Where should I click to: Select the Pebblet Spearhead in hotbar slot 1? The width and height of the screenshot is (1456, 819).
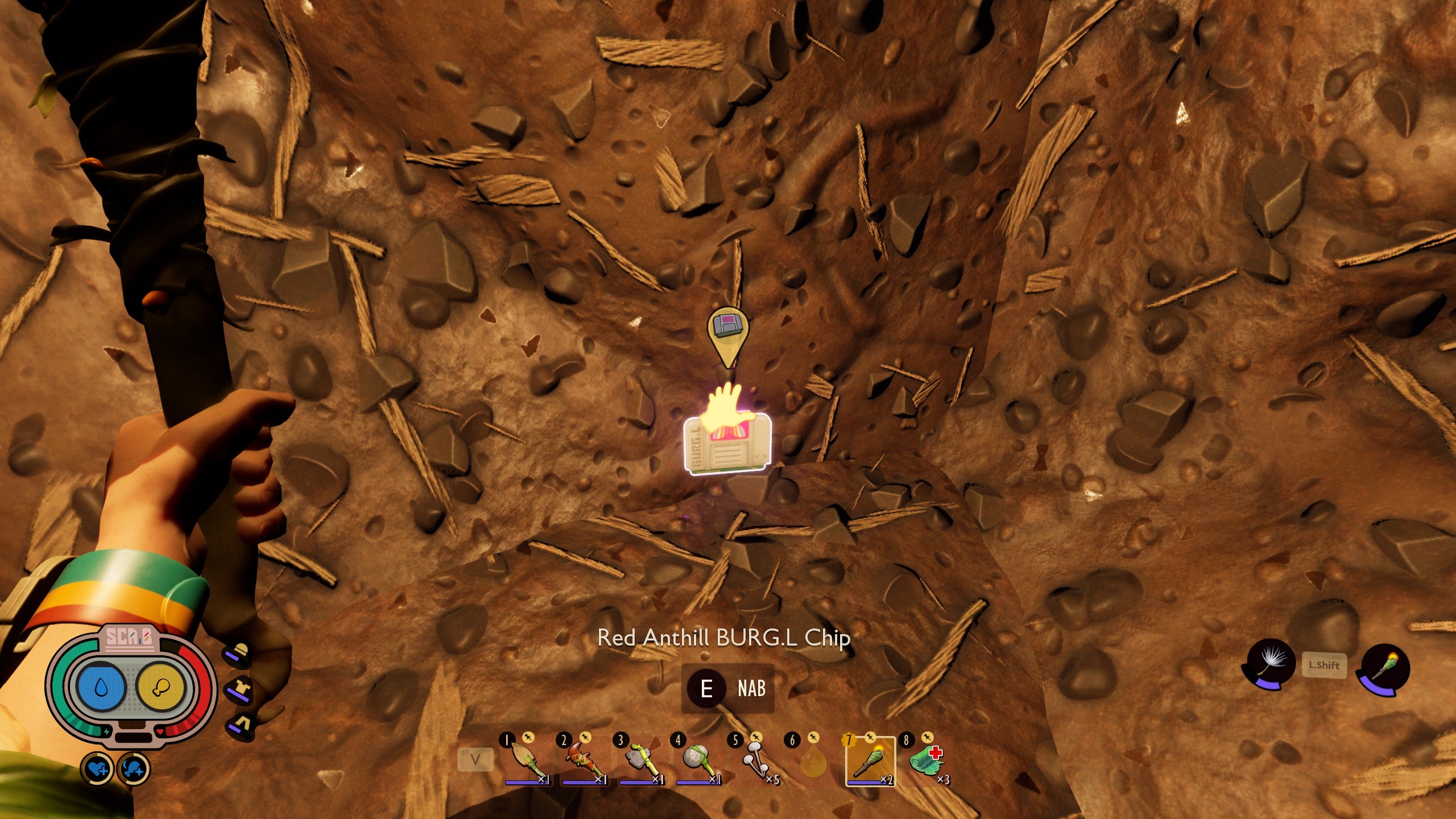(527, 760)
